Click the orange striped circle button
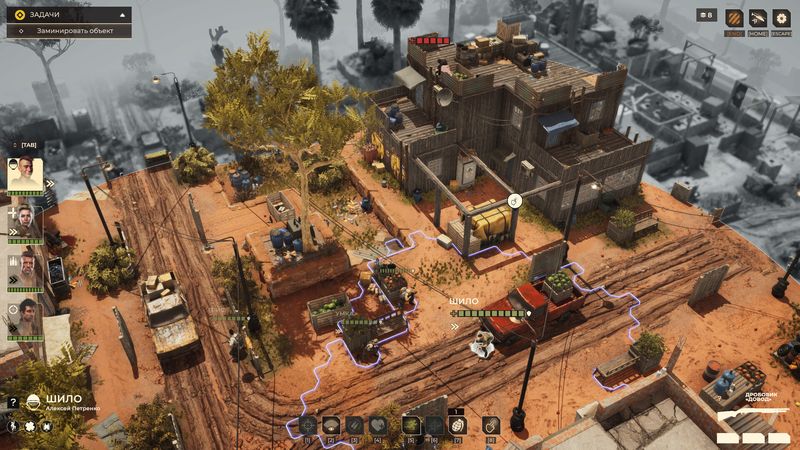The image size is (800, 450). (x=733, y=18)
